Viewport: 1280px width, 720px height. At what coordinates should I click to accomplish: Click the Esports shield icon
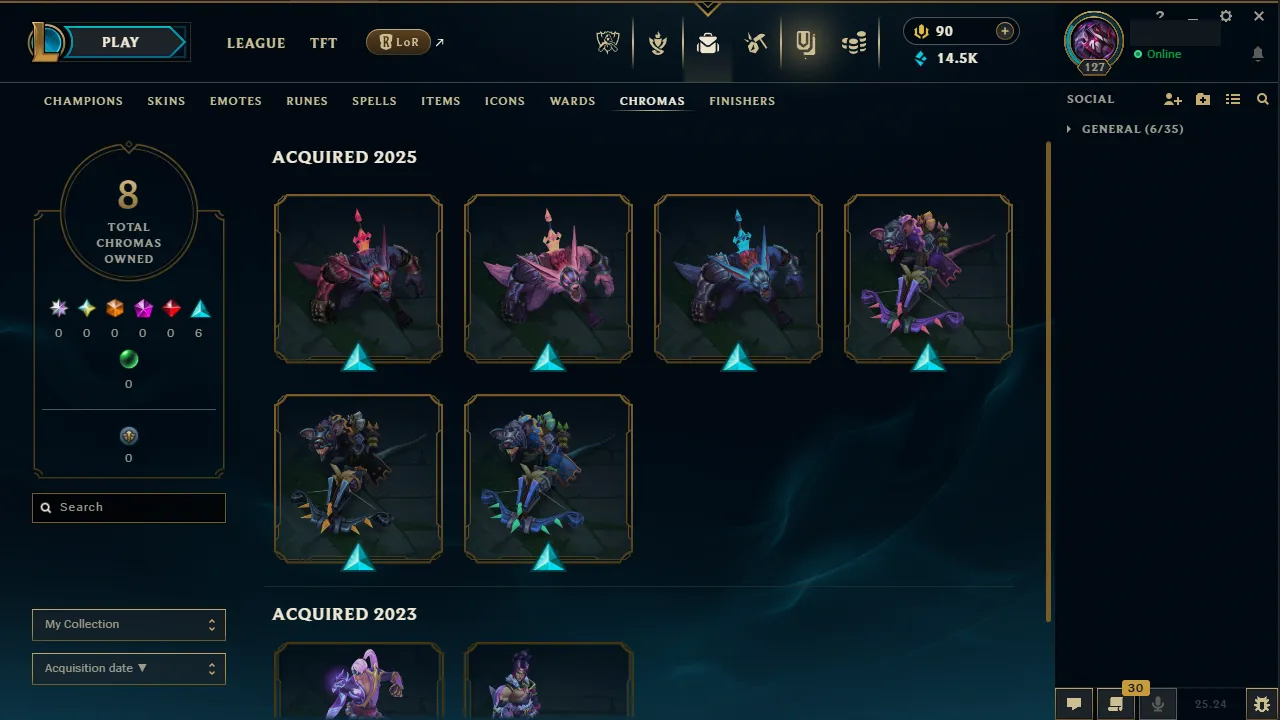(608, 42)
